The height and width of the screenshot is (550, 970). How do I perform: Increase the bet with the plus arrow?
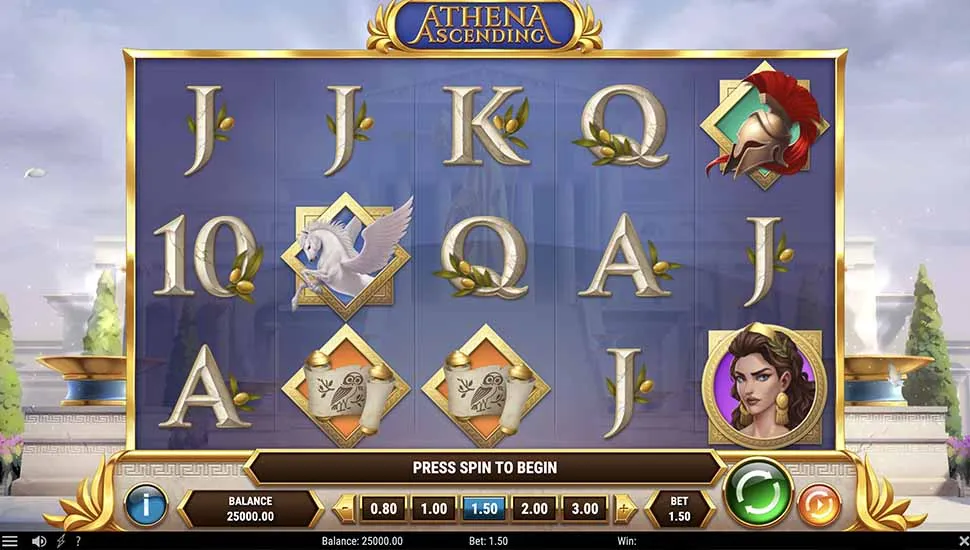pyautogui.click(x=624, y=508)
